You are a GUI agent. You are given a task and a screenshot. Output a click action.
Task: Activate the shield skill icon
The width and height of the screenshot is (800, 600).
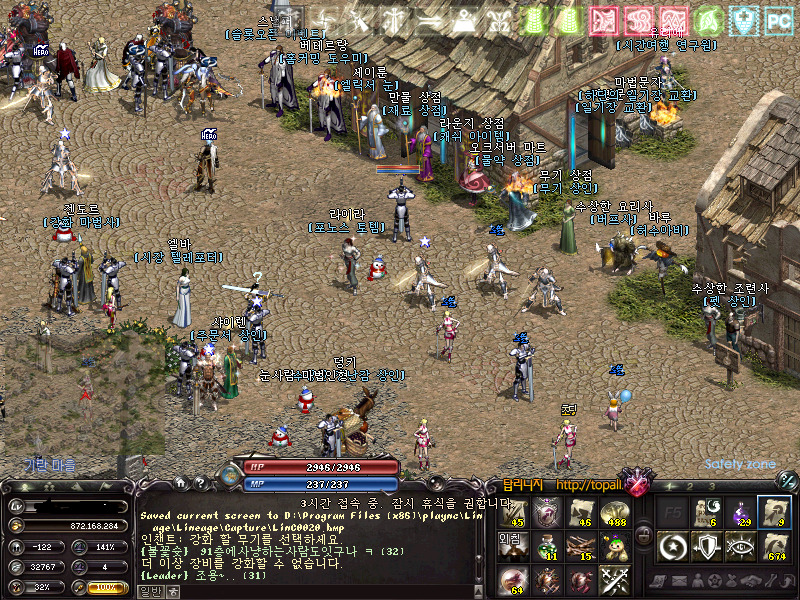click(707, 546)
